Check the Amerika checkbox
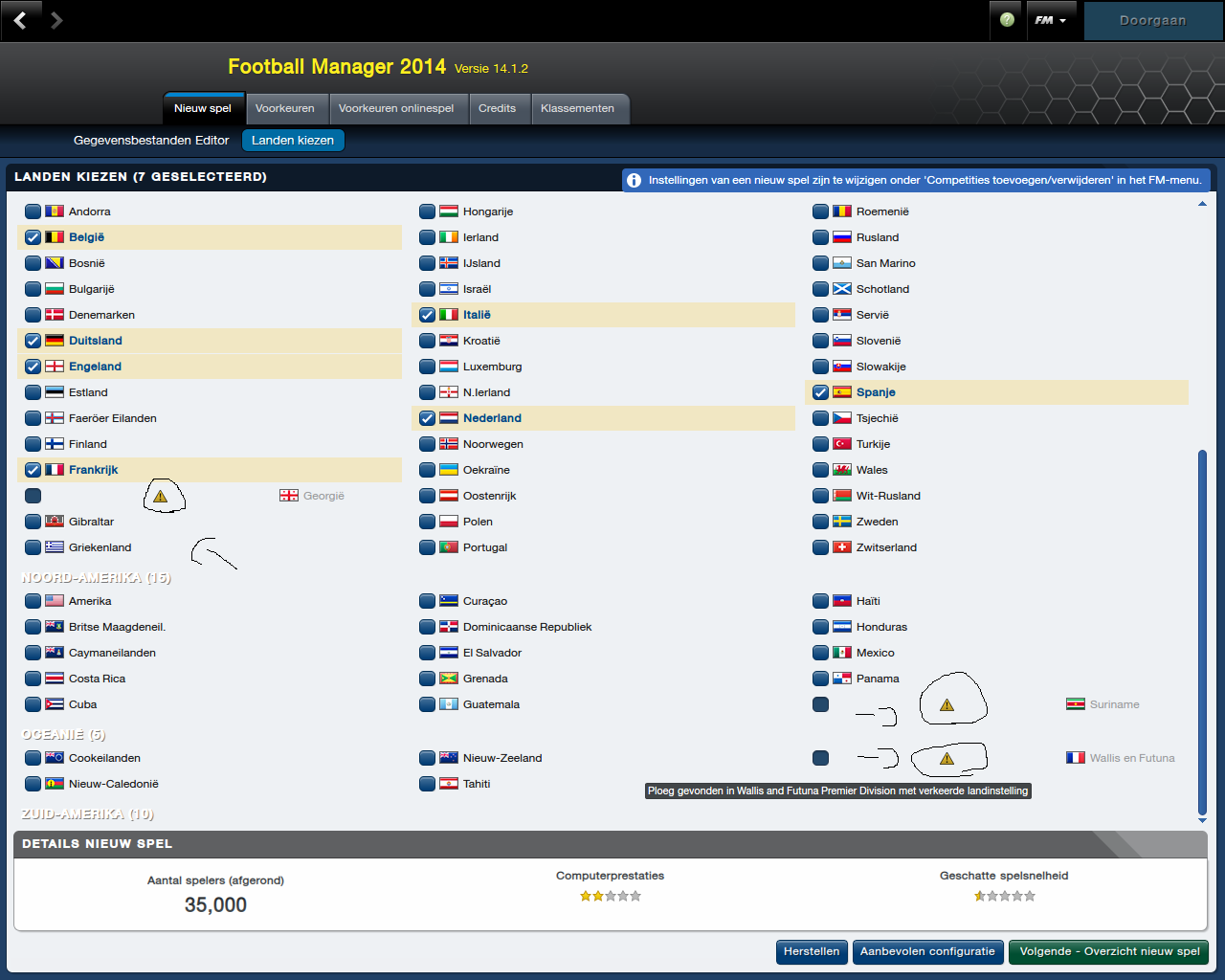 [x=33, y=601]
